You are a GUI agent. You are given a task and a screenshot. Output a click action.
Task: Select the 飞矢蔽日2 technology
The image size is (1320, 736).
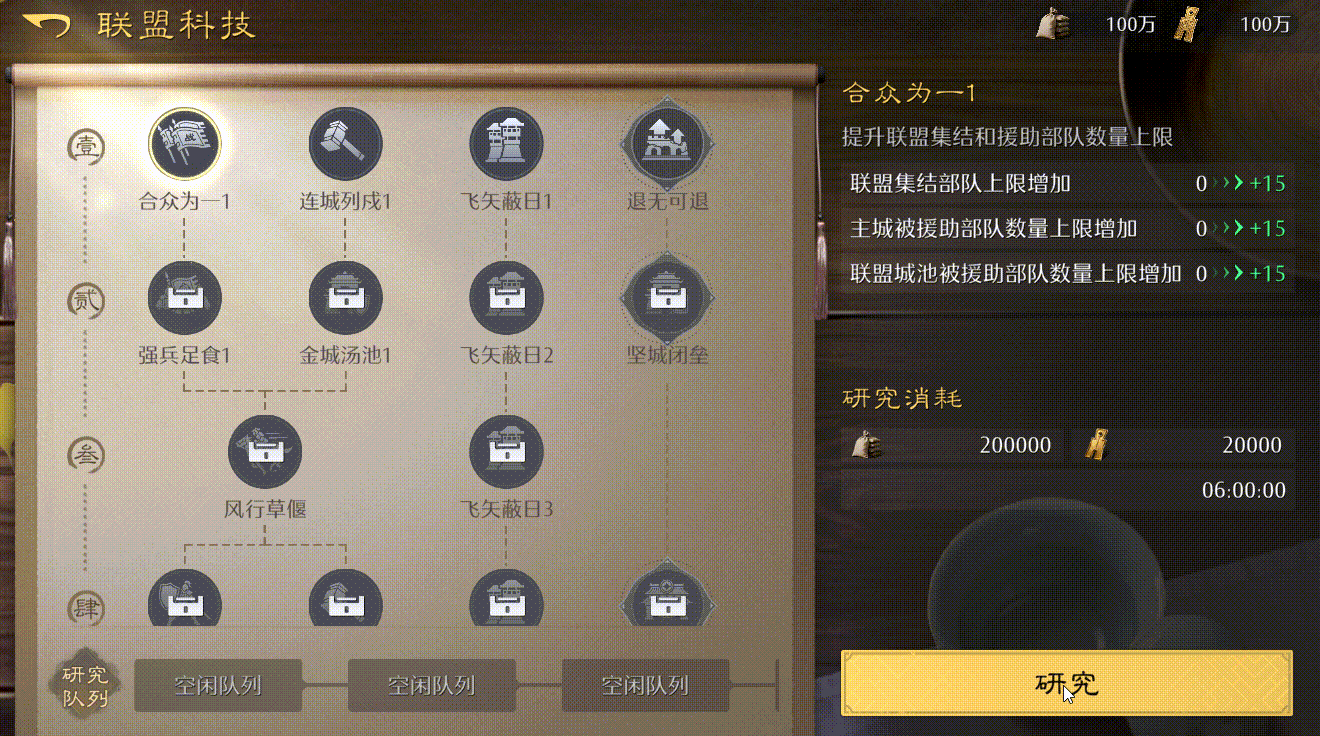[x=506, y=297]
